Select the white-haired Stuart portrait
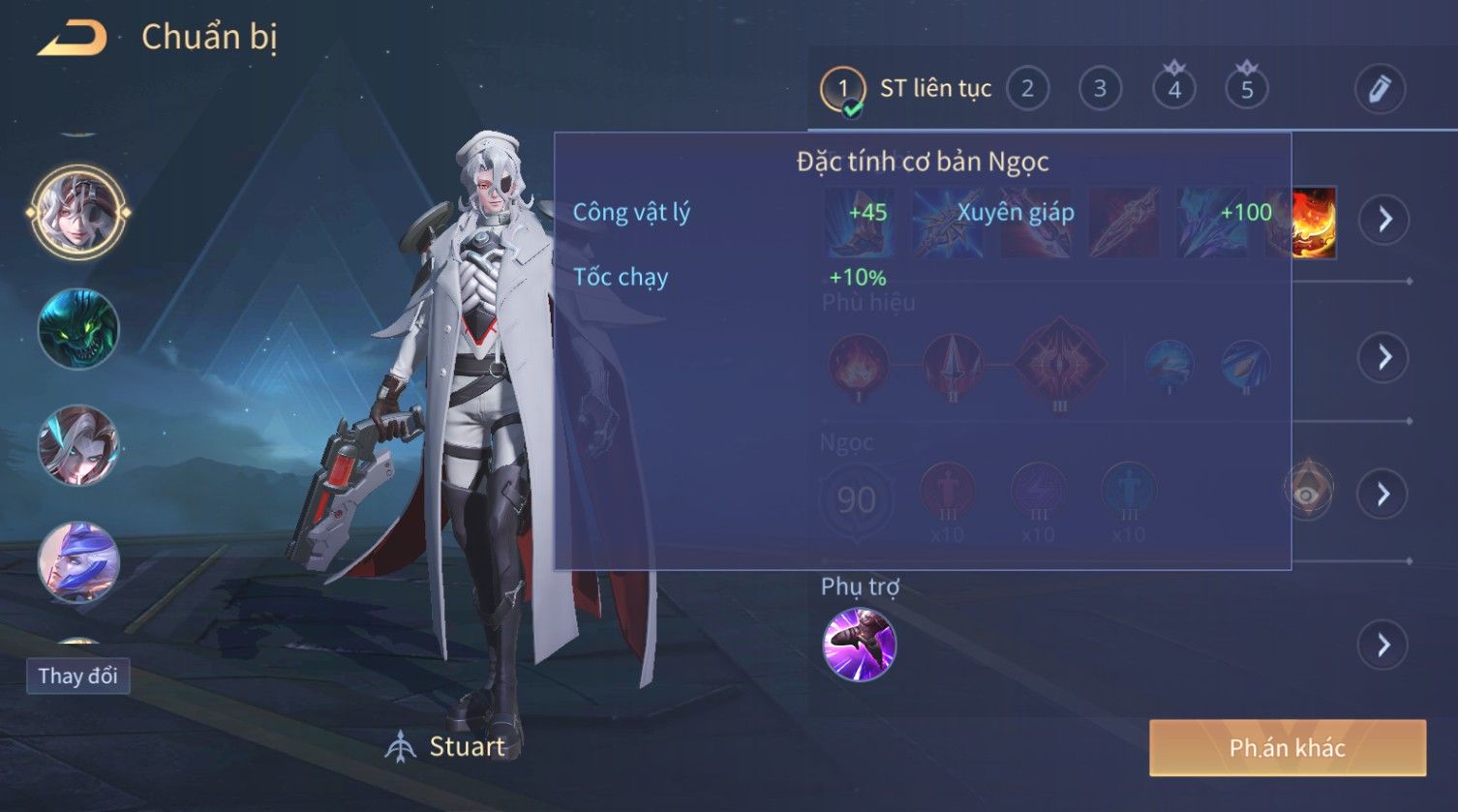Viewport: 1458px width, 812px height. pyautogui.click(x=77, y=212)
